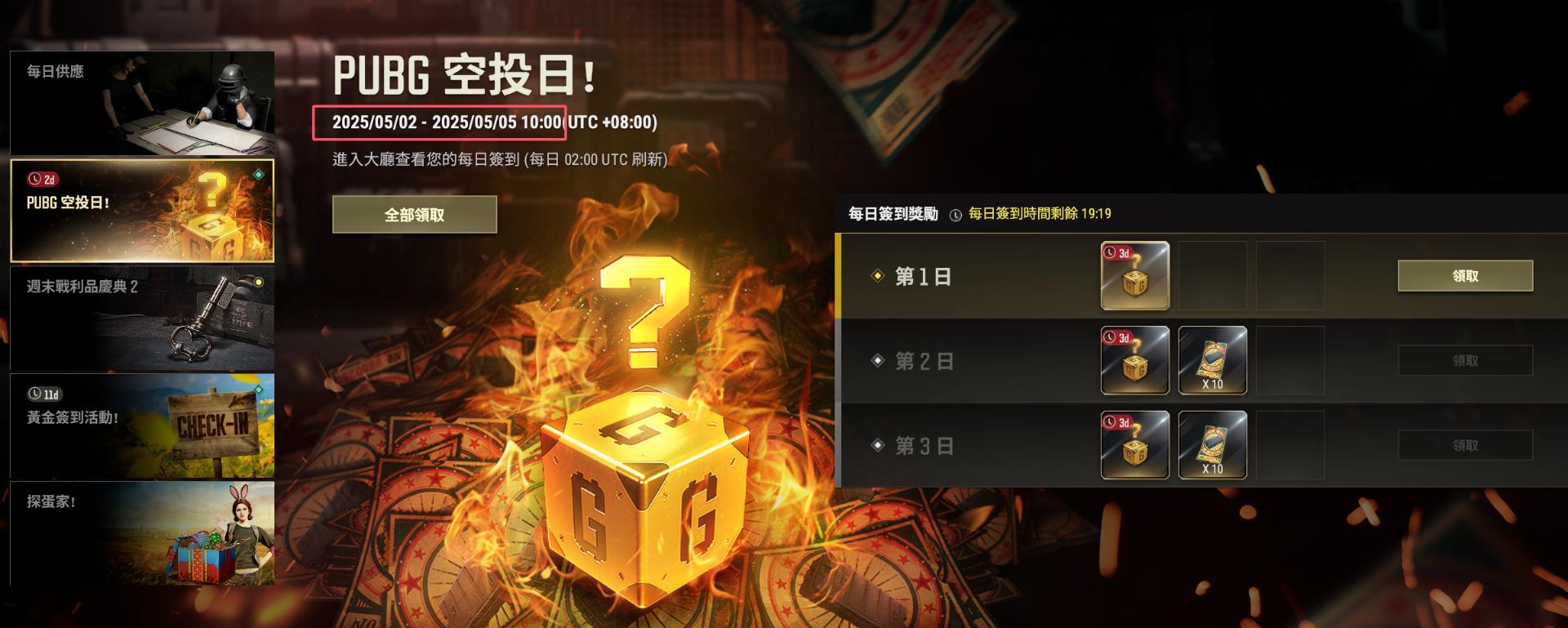This screenshot has height=628, width=1568.
Task: Claim Day 1 reward with the 領取 button
Action: [1464, 276]
